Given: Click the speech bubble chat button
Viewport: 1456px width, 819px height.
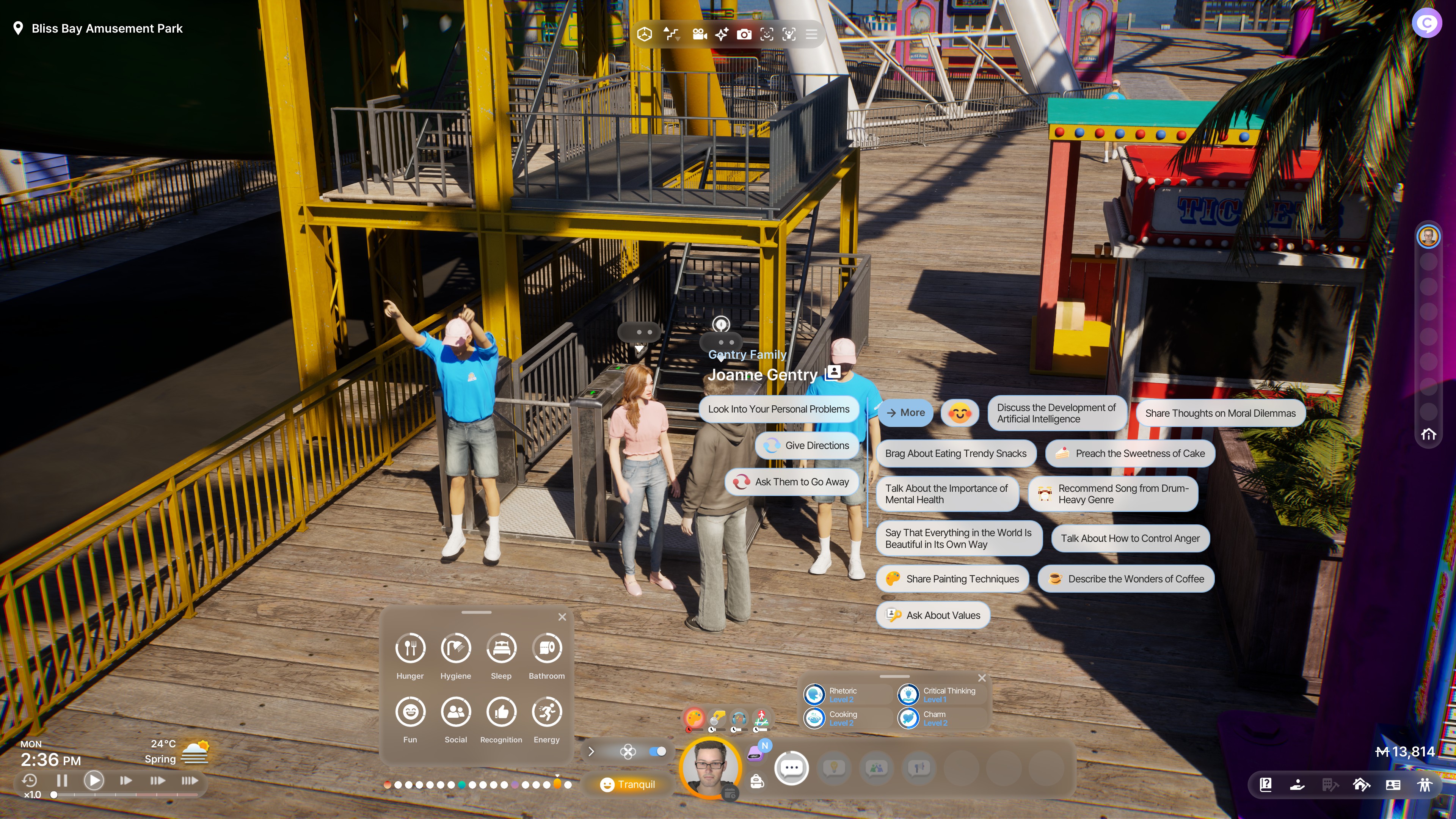Looking at the screenshot, I should pos(791,767).
